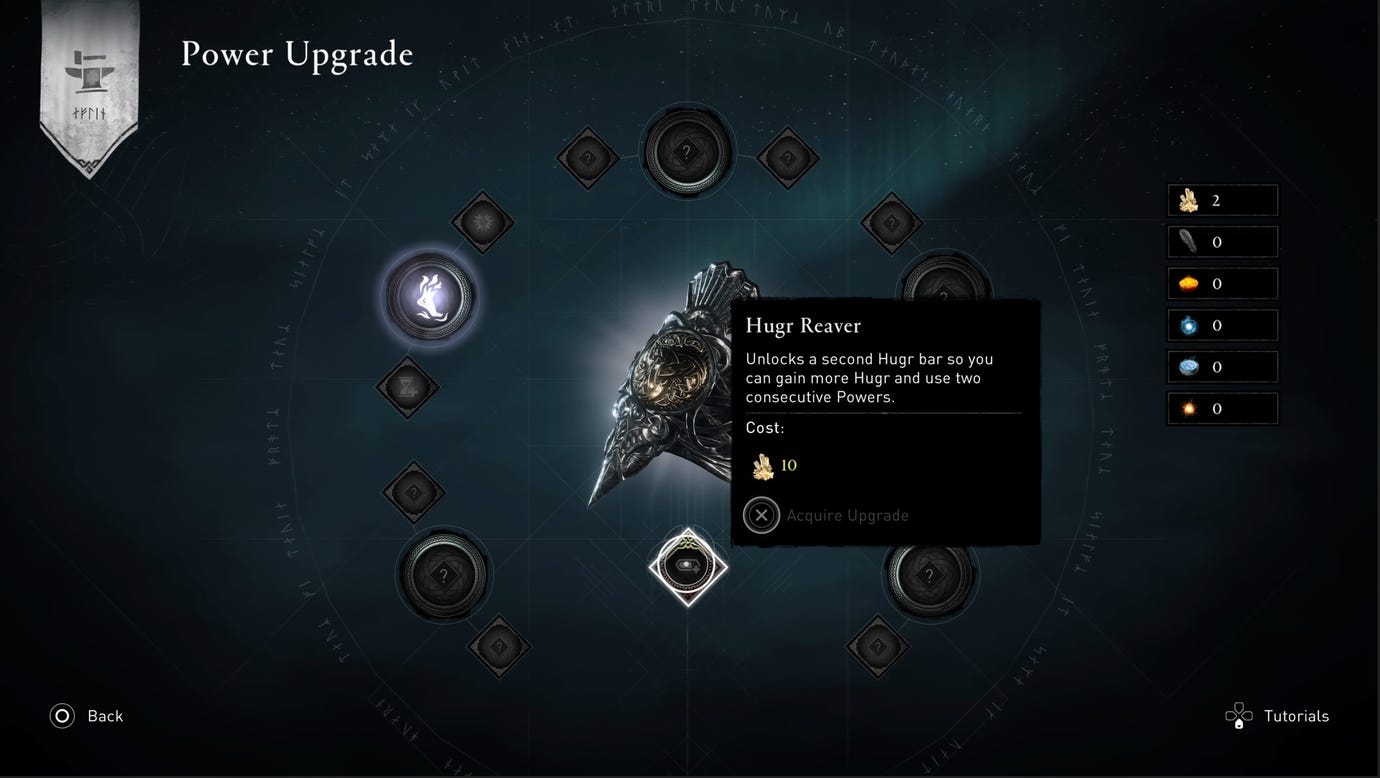The height and width of the screenshot is (778, 1380).
Task: Click the blue orb resource icon
Action: [x=1189, y=324]
